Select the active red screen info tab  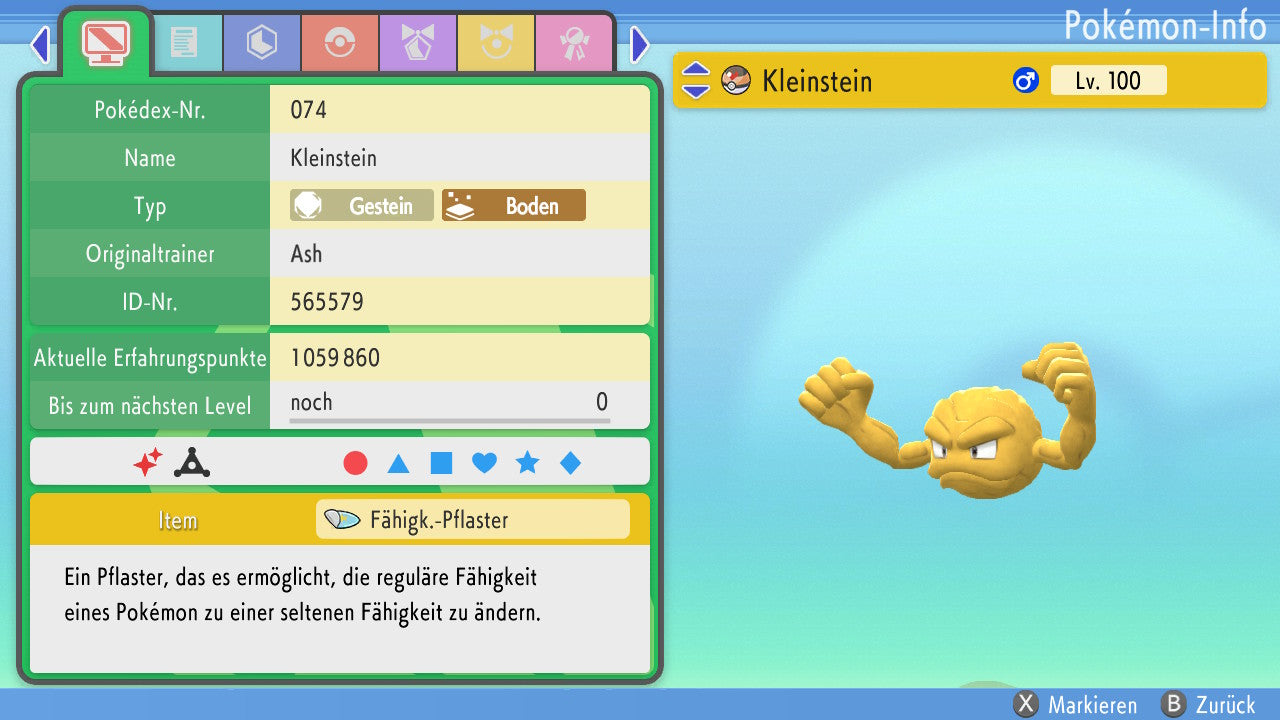[x=106, y=42]
